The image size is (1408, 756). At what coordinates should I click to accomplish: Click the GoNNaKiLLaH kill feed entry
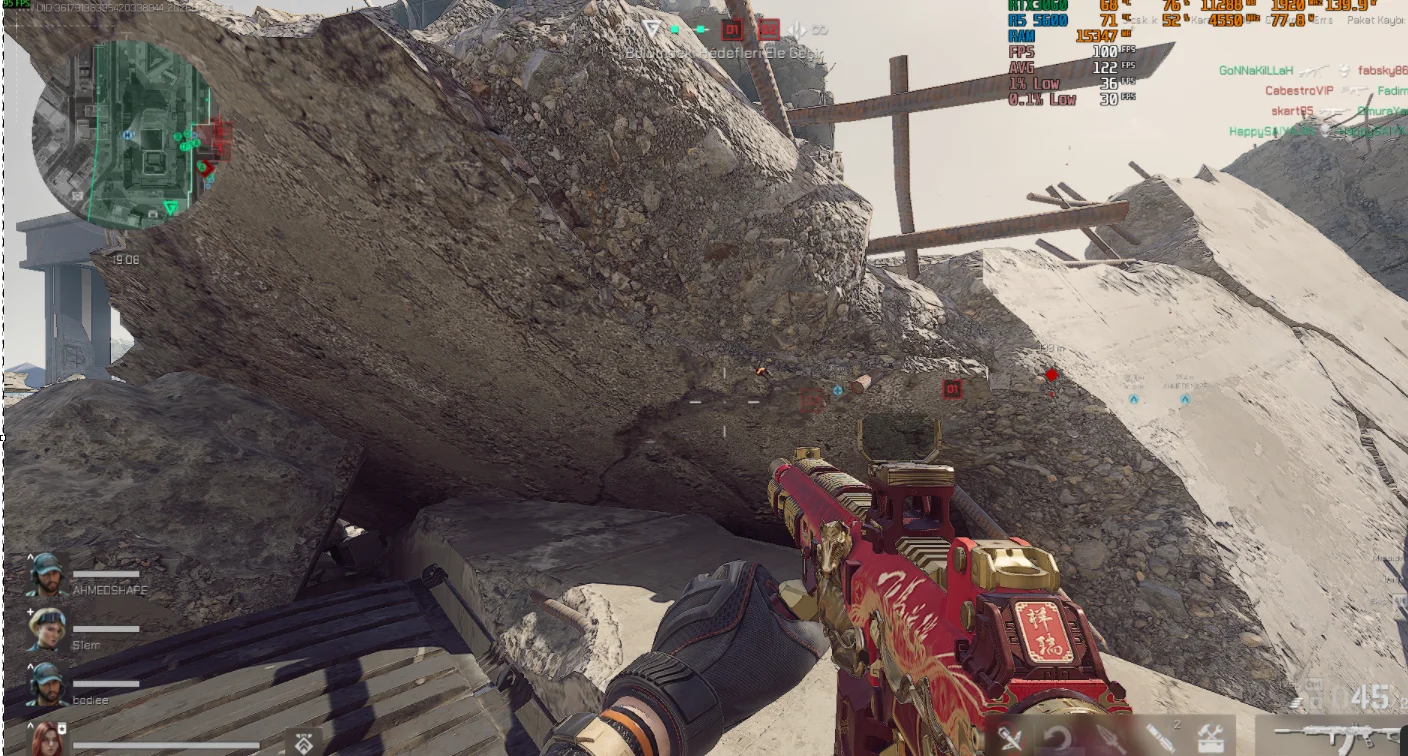click(x=1256, y=71)
